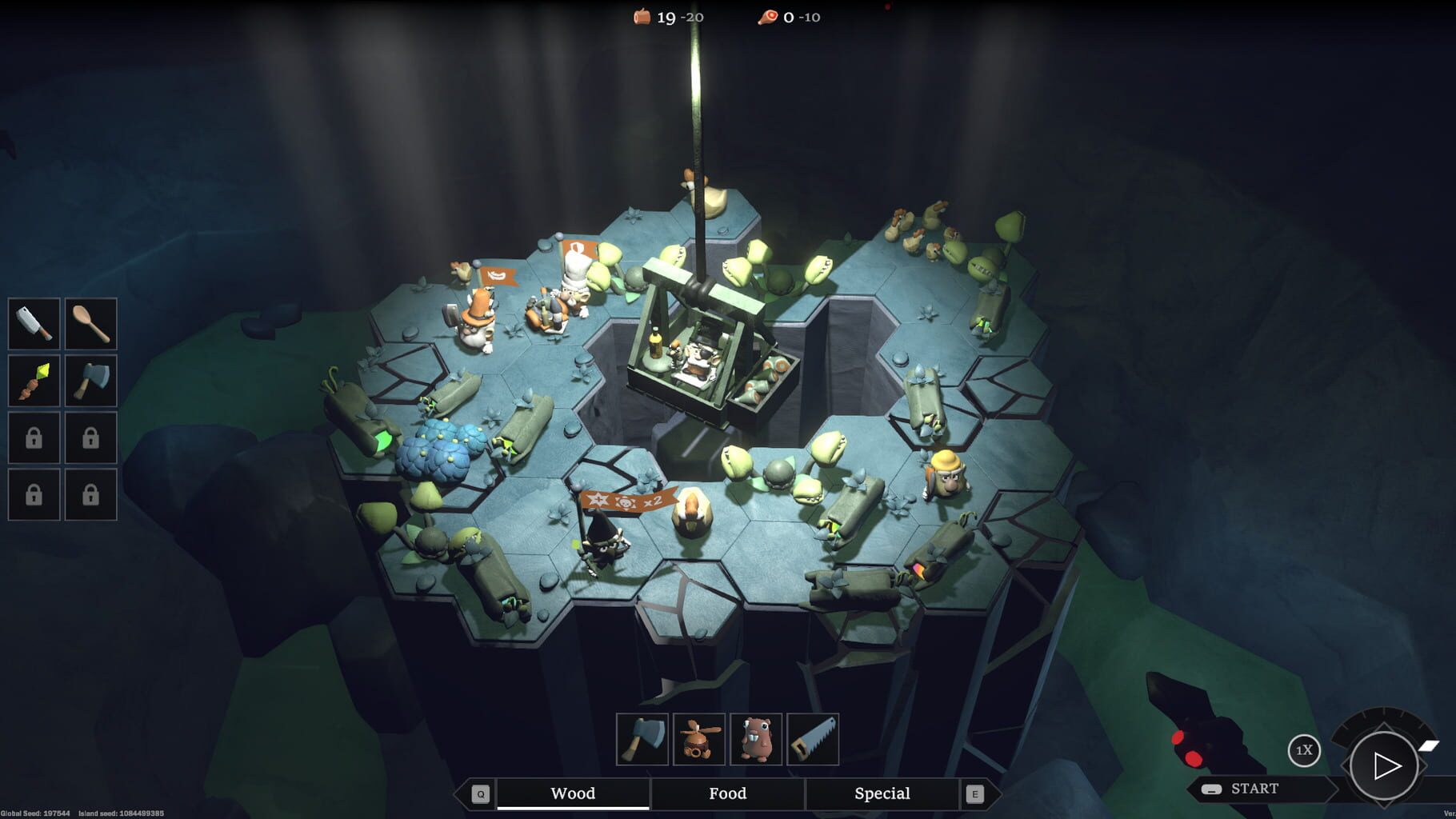1456x819 pixels.
Task: Click the first locked tool slot
Action: [x=33, y=438]
